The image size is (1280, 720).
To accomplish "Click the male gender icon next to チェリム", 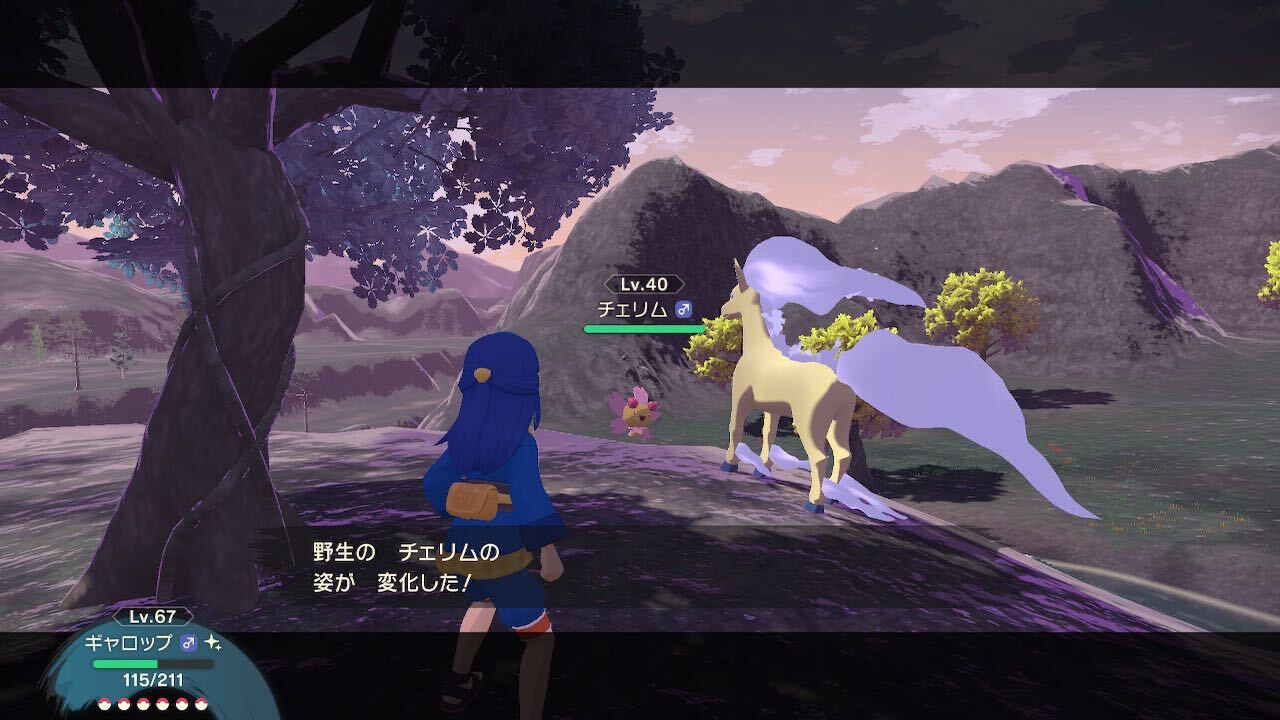I will tap(684, 308).
